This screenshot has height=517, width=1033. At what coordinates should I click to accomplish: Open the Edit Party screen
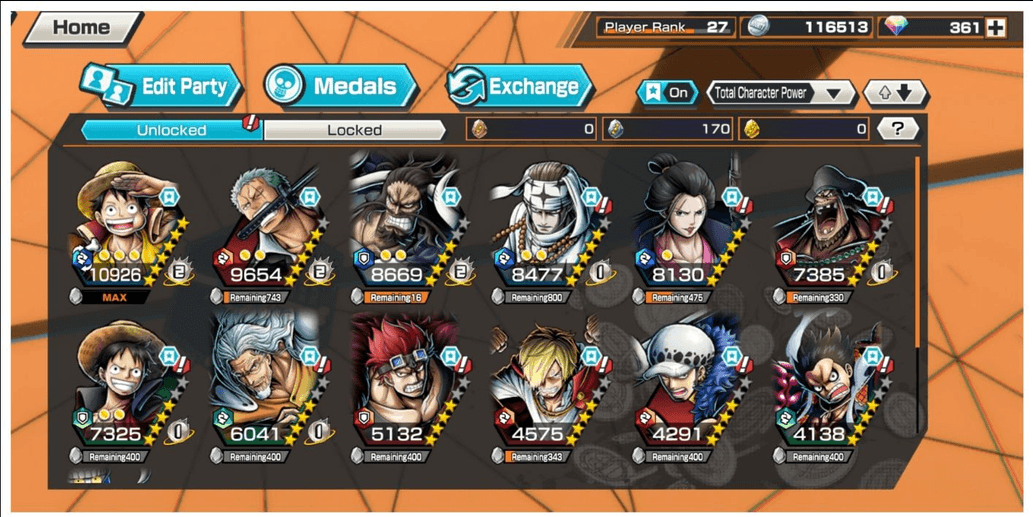[162, 86]
